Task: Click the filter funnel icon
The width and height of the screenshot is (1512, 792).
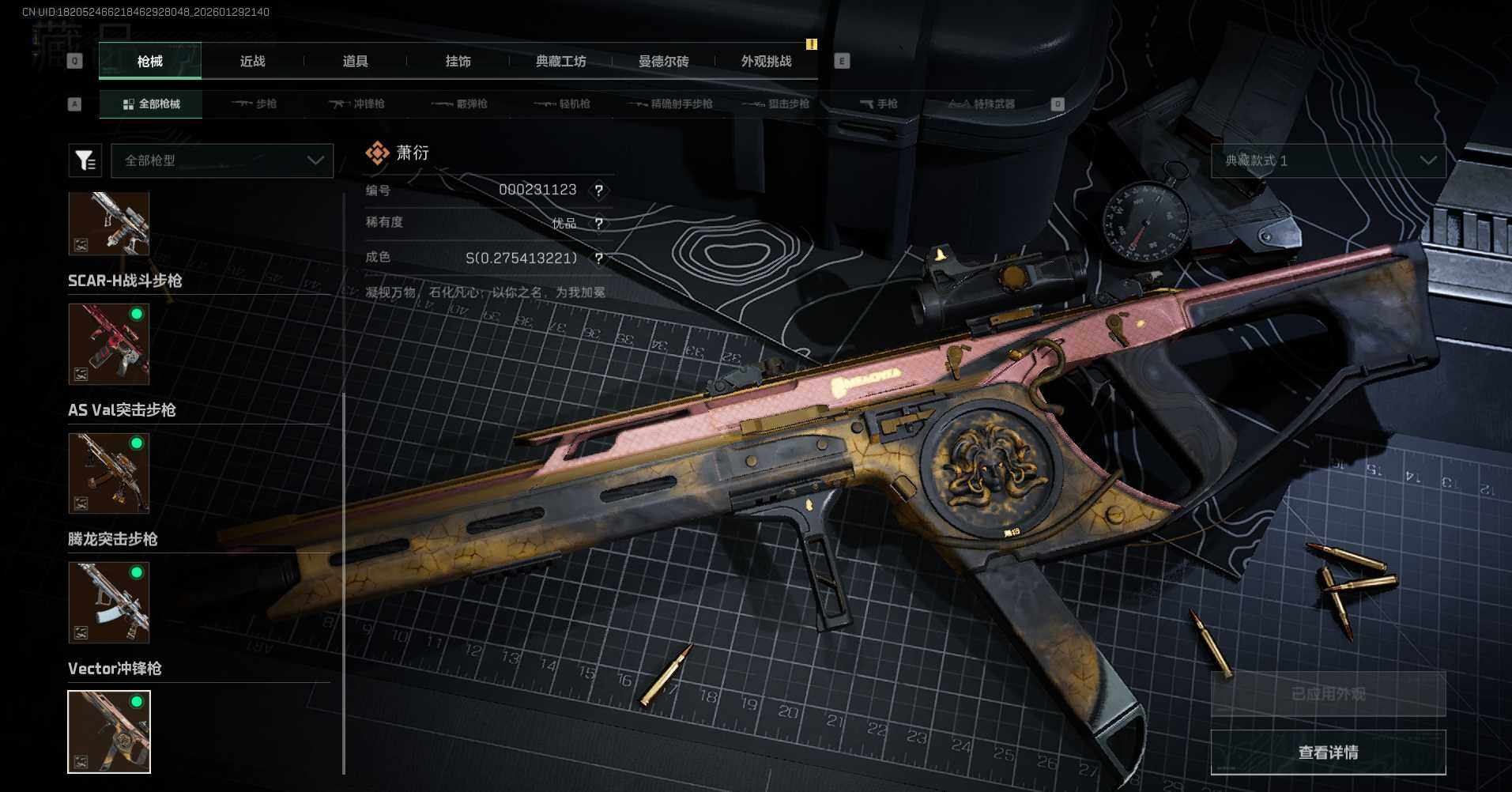Action: coord(85,160)
